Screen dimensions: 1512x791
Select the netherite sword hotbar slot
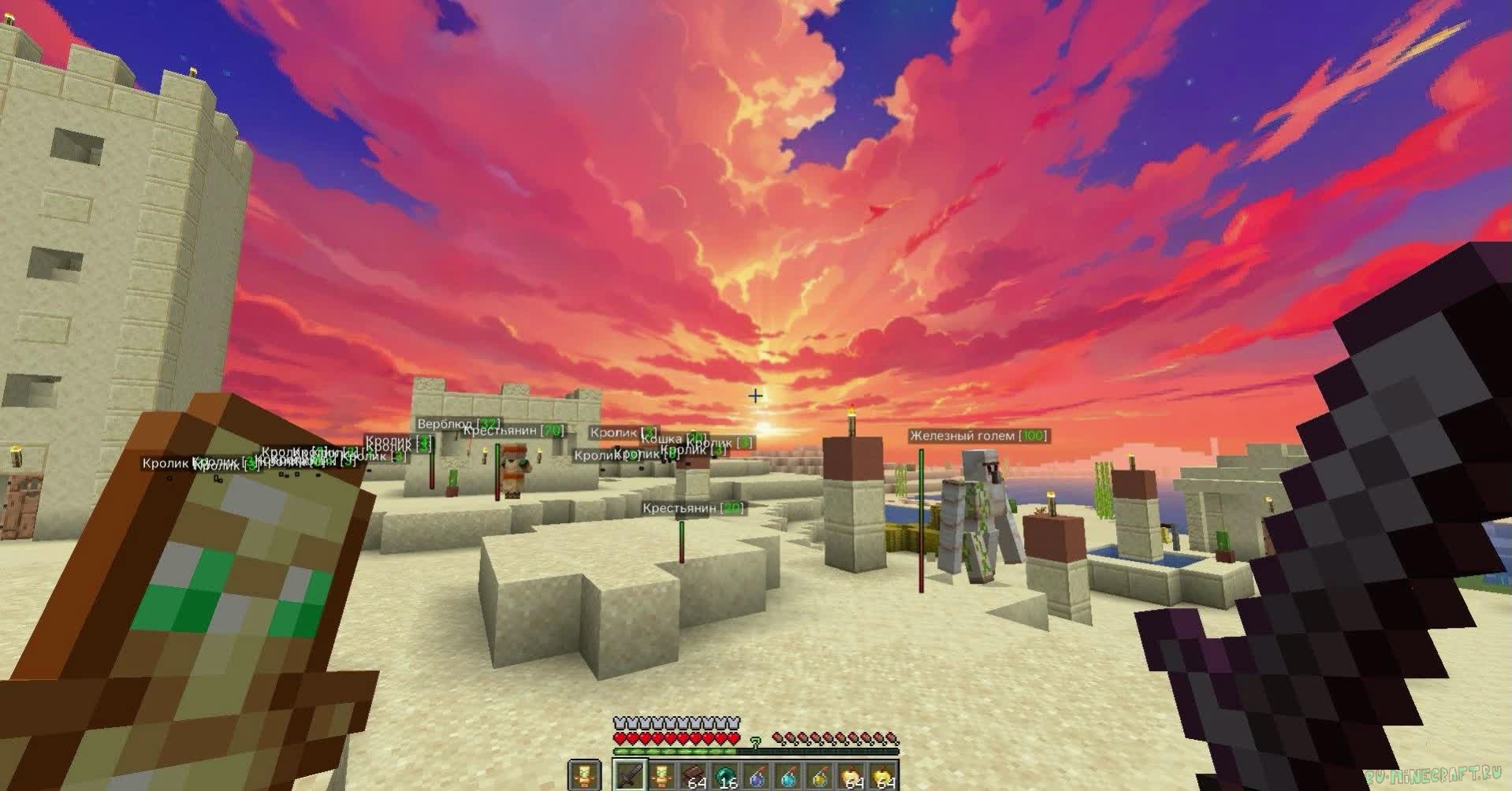(631, 775)
